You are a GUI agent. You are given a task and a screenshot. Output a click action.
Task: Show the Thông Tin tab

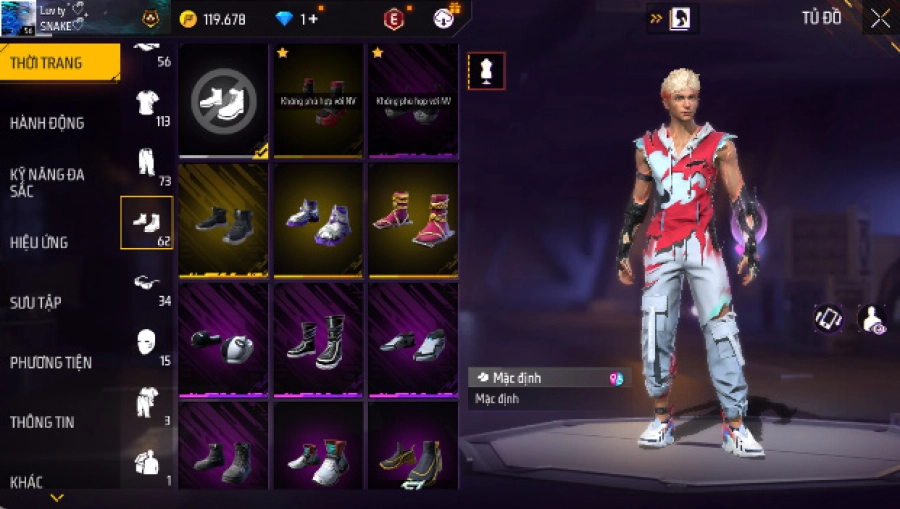(41, 422)
